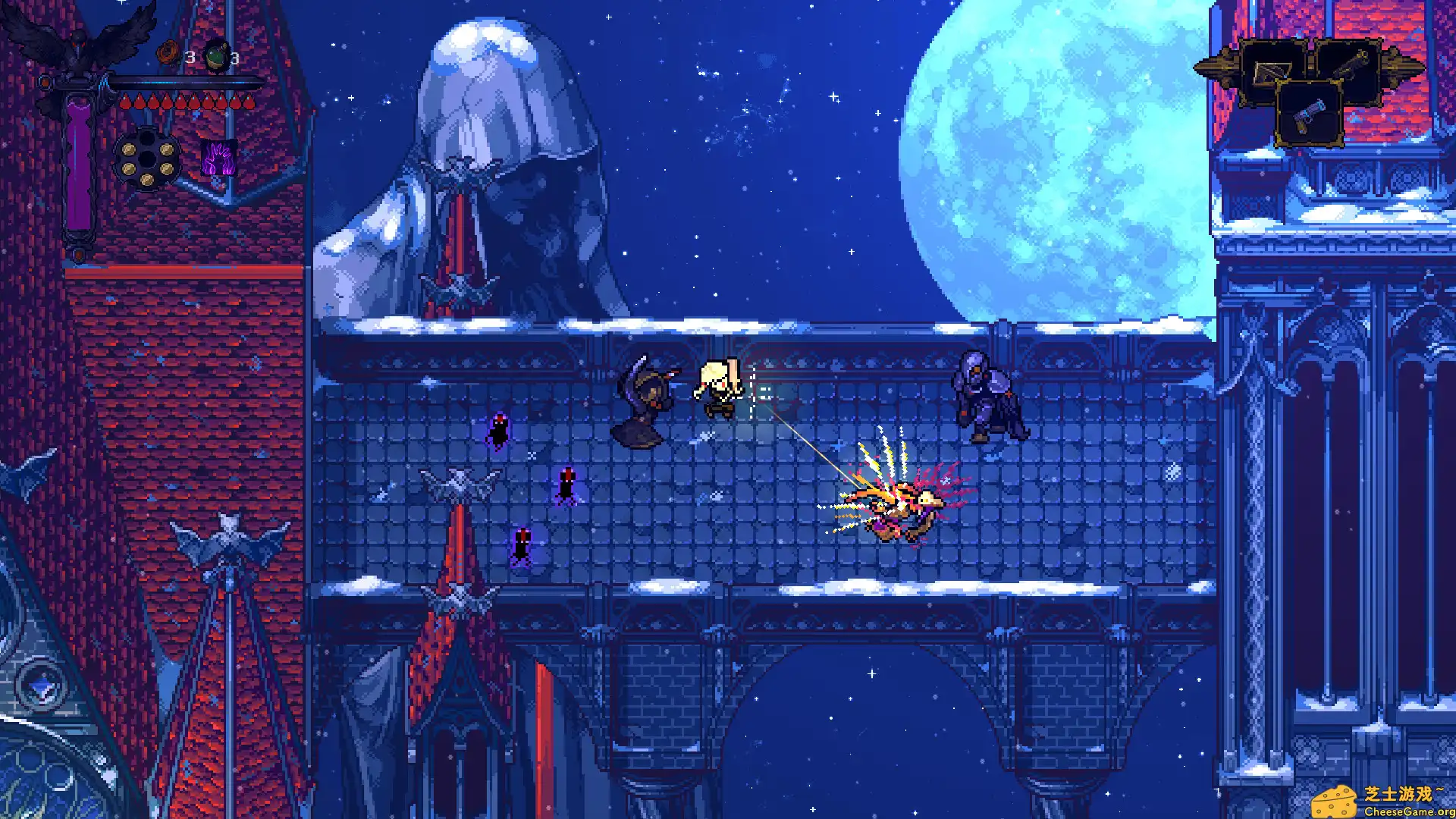
Task: Click the orange item count number 3
Action: click(x=190, y=57)
